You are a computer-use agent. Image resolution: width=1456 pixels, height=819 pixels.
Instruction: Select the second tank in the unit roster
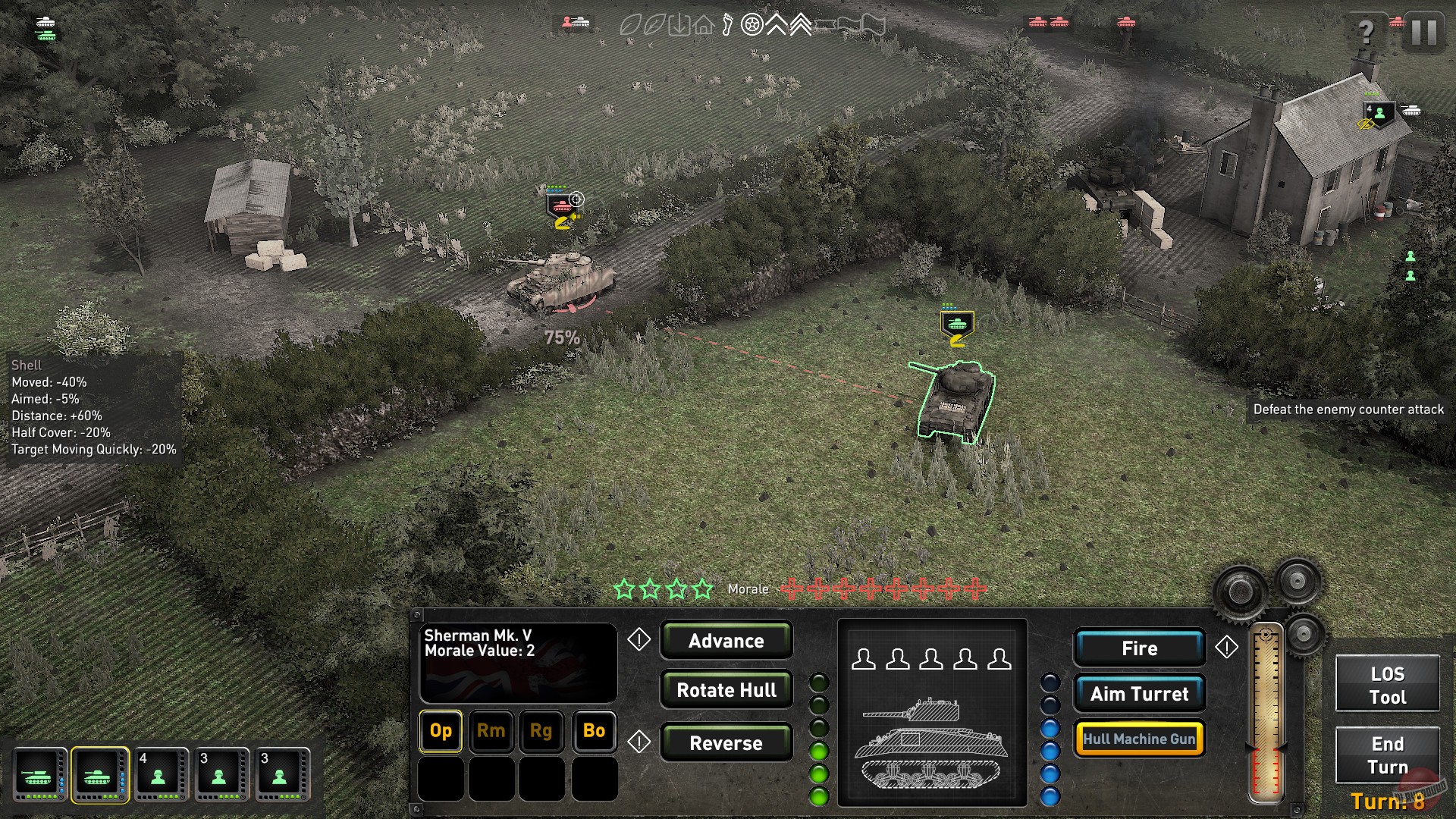coord(99,775)
